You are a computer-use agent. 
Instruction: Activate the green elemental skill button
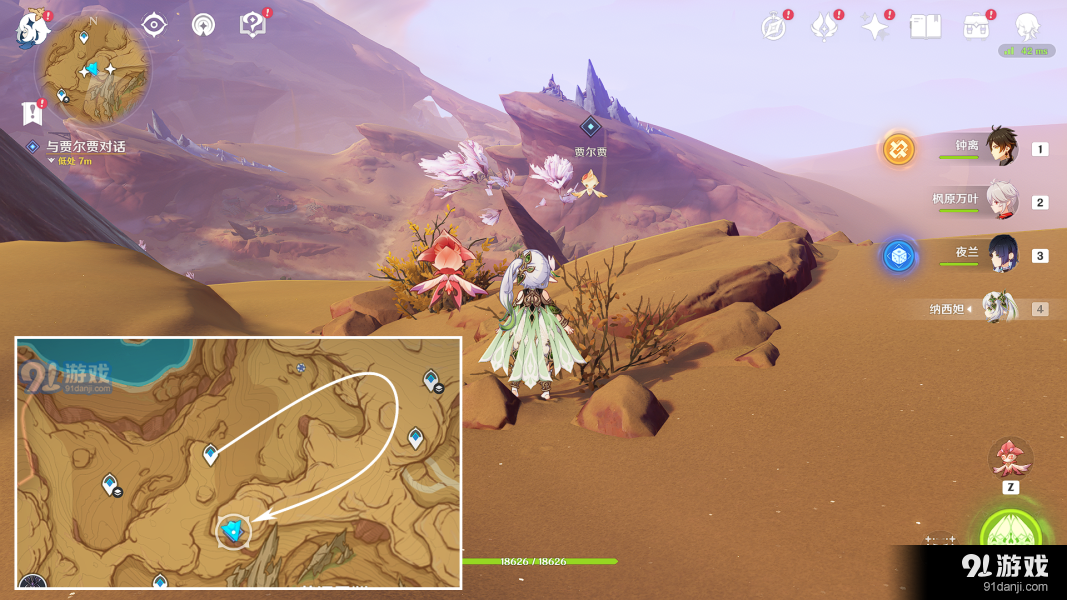[1010, 537]
